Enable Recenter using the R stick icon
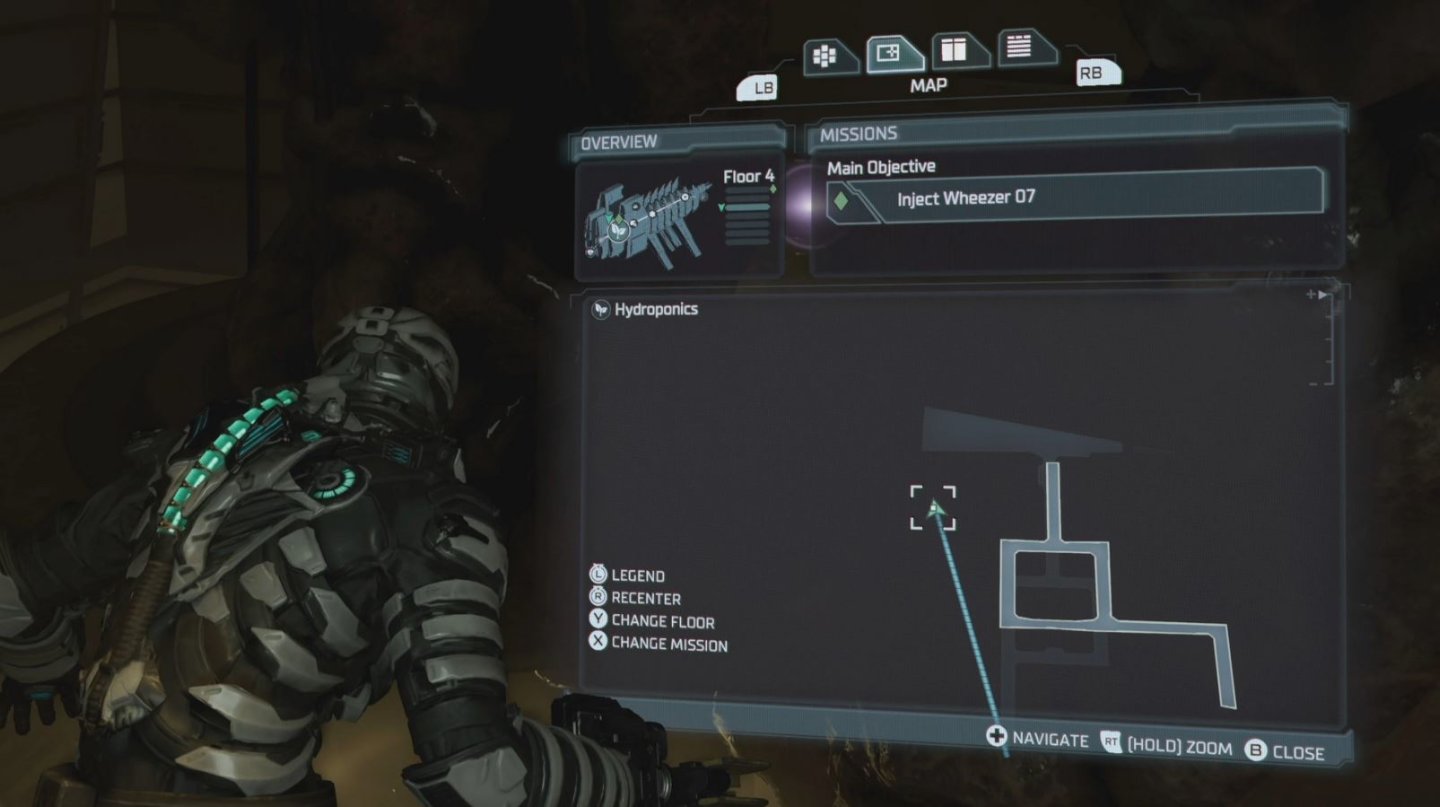 point(599,598)
